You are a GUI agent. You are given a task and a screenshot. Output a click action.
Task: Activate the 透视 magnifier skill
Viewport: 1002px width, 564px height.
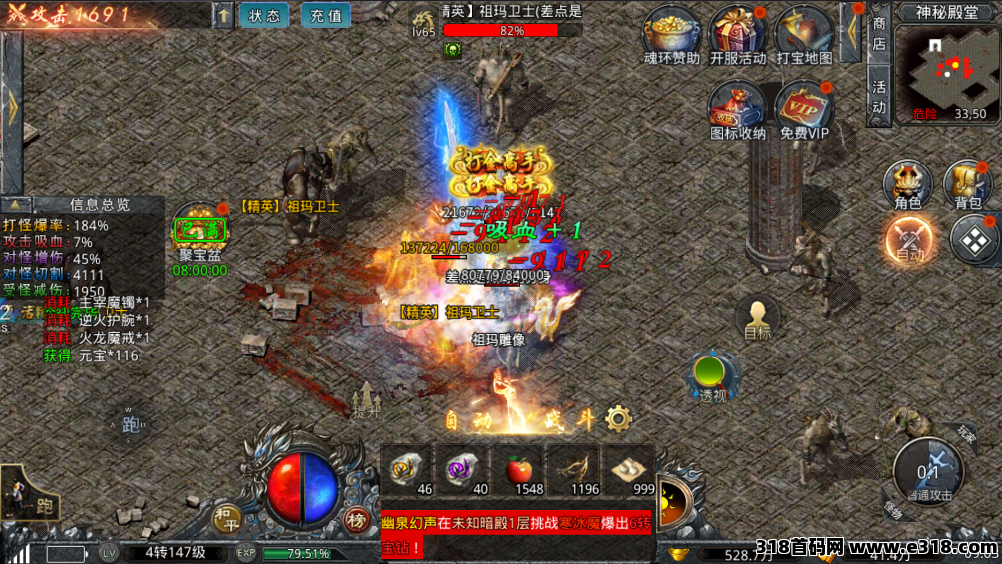point(712,375)
